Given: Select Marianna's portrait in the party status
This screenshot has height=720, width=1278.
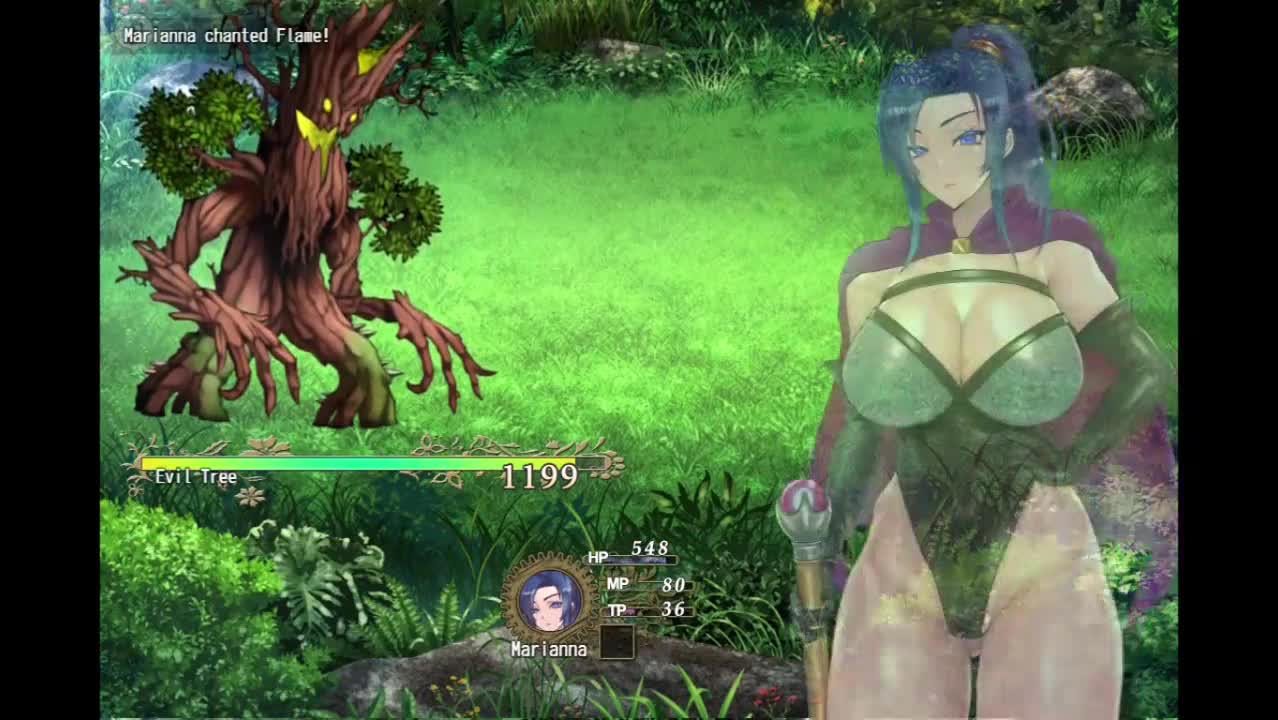Looking at the screenshot, I should coord(549,600).
